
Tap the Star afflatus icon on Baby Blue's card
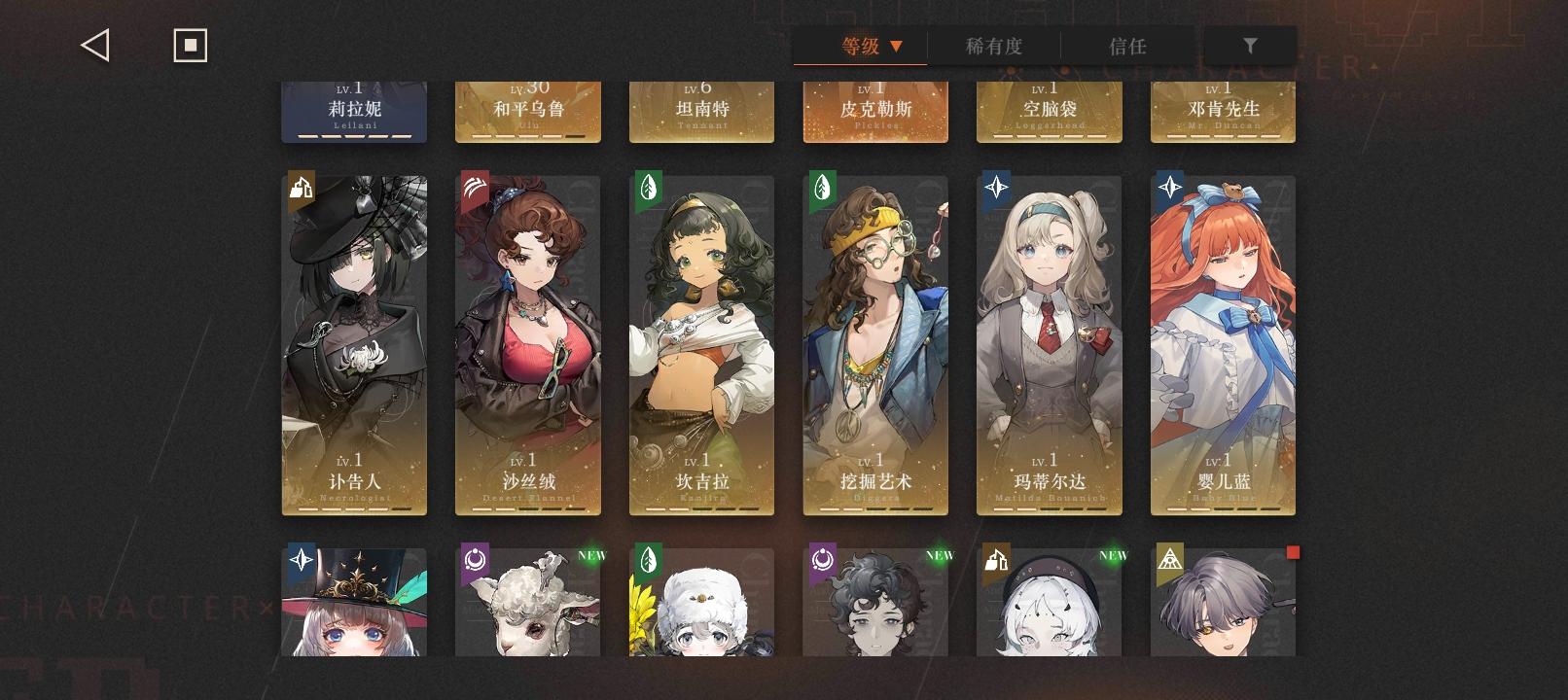point(1170,188)
